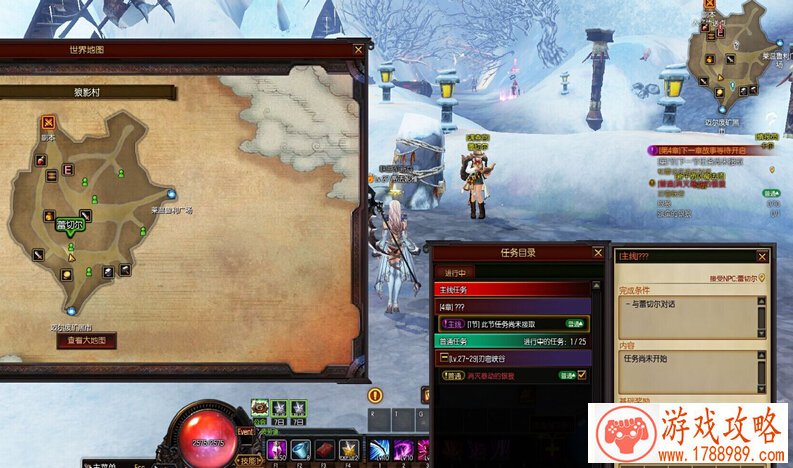This screenshot has width=793, height=468.
Task: Use the red book item in hotbar
Action: 323,449
